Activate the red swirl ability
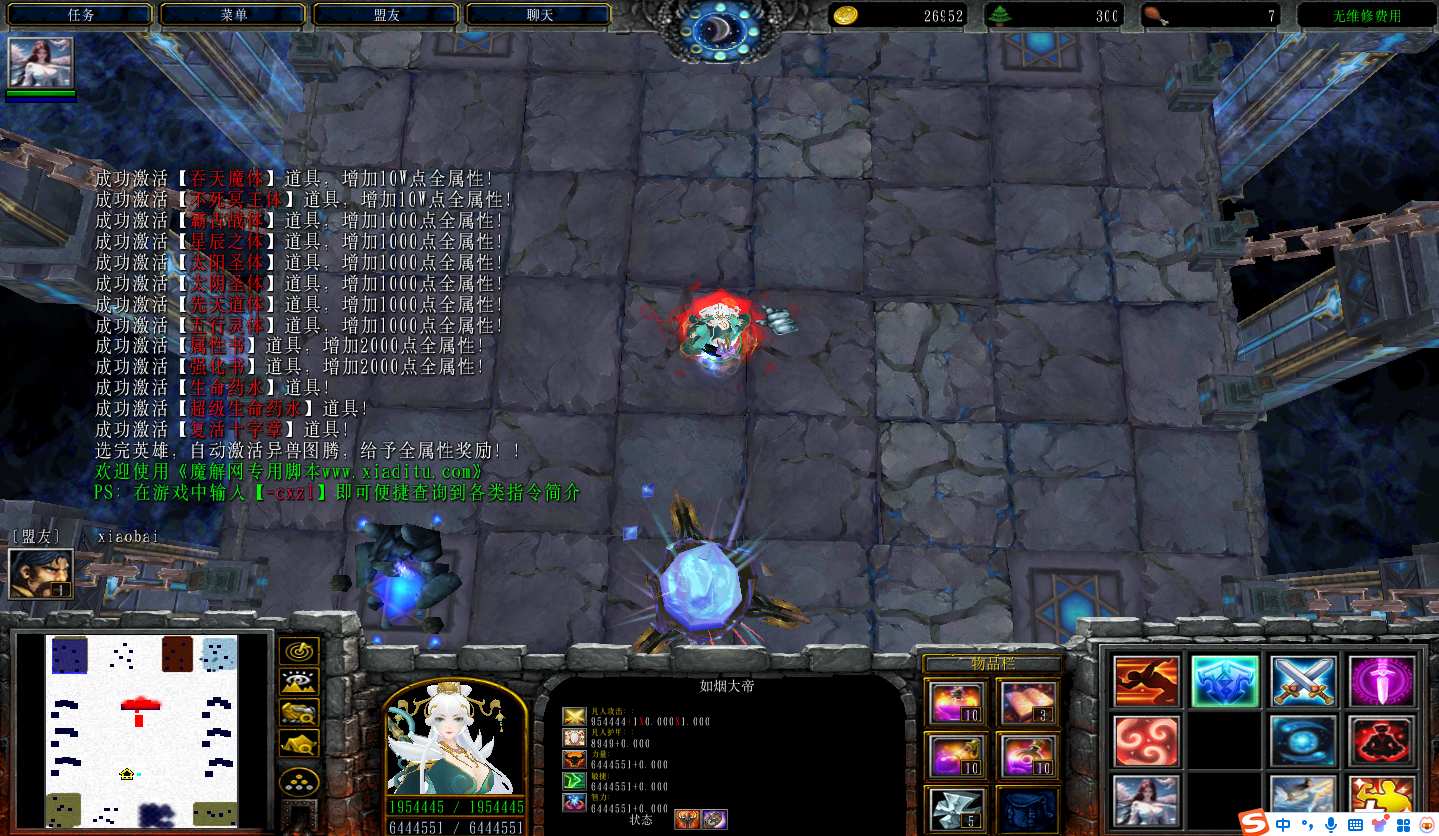This screenshot has height=836, width=1439. [1146, 741]
